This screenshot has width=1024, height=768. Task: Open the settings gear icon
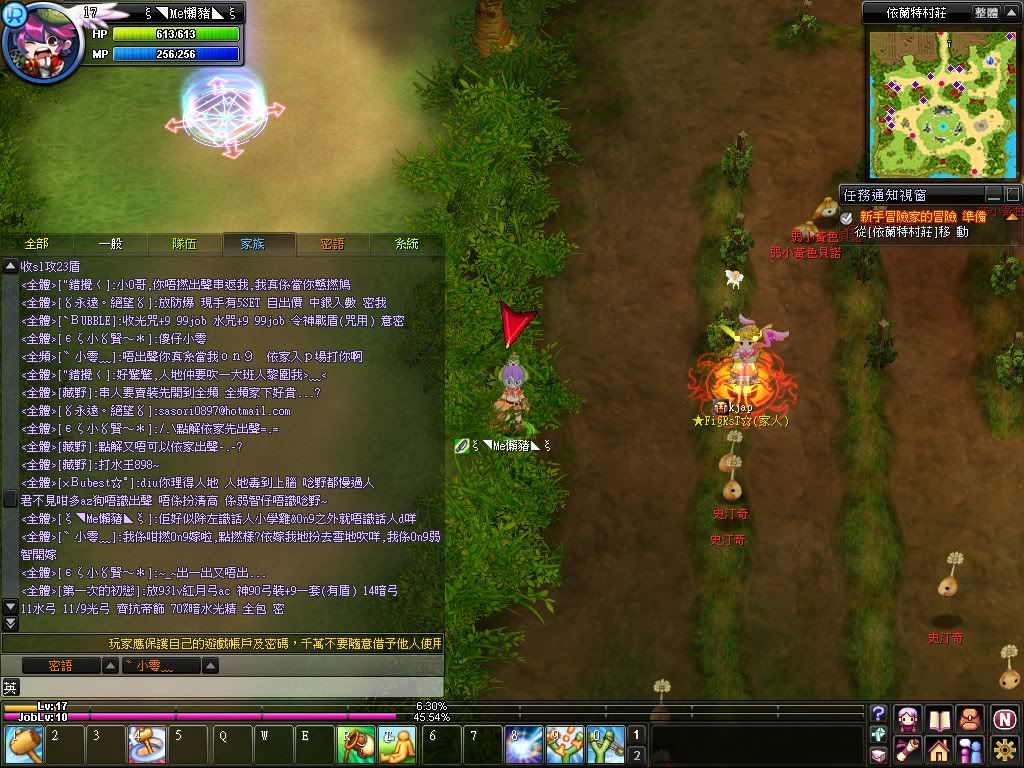coord(1004,749)
